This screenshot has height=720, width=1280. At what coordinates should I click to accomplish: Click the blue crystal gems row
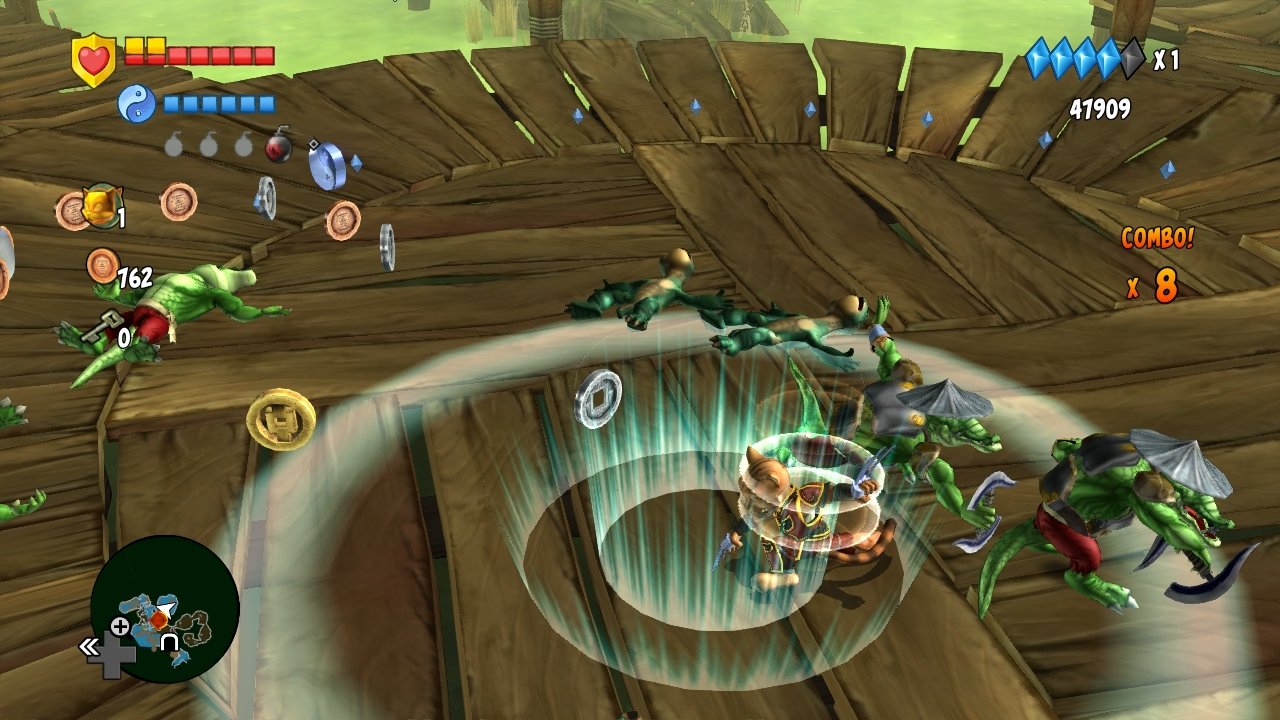(x=1084, y=59)
